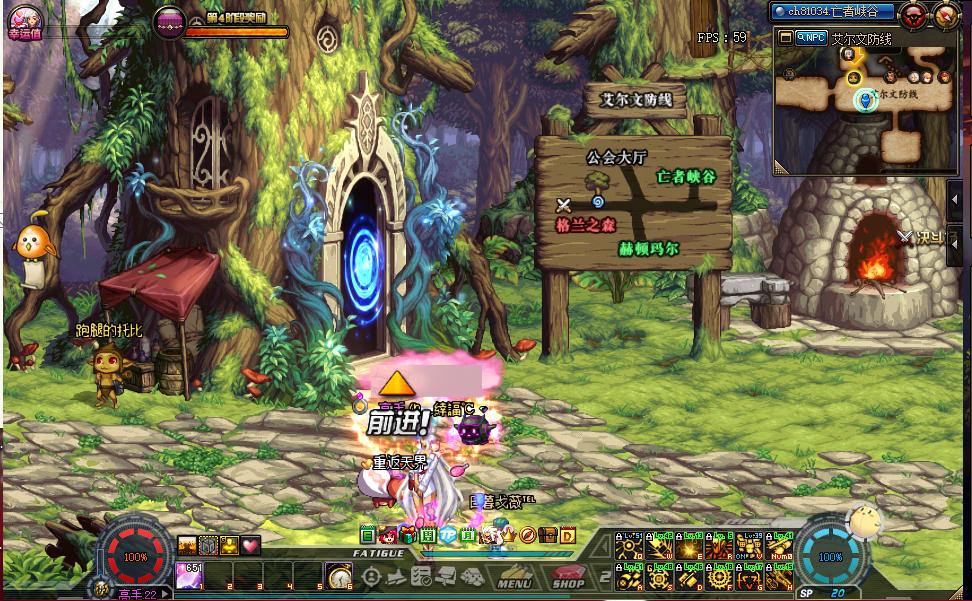The image size is (972, 601).
Task: Toggle the minimap window size button
Action: [786, 37]
